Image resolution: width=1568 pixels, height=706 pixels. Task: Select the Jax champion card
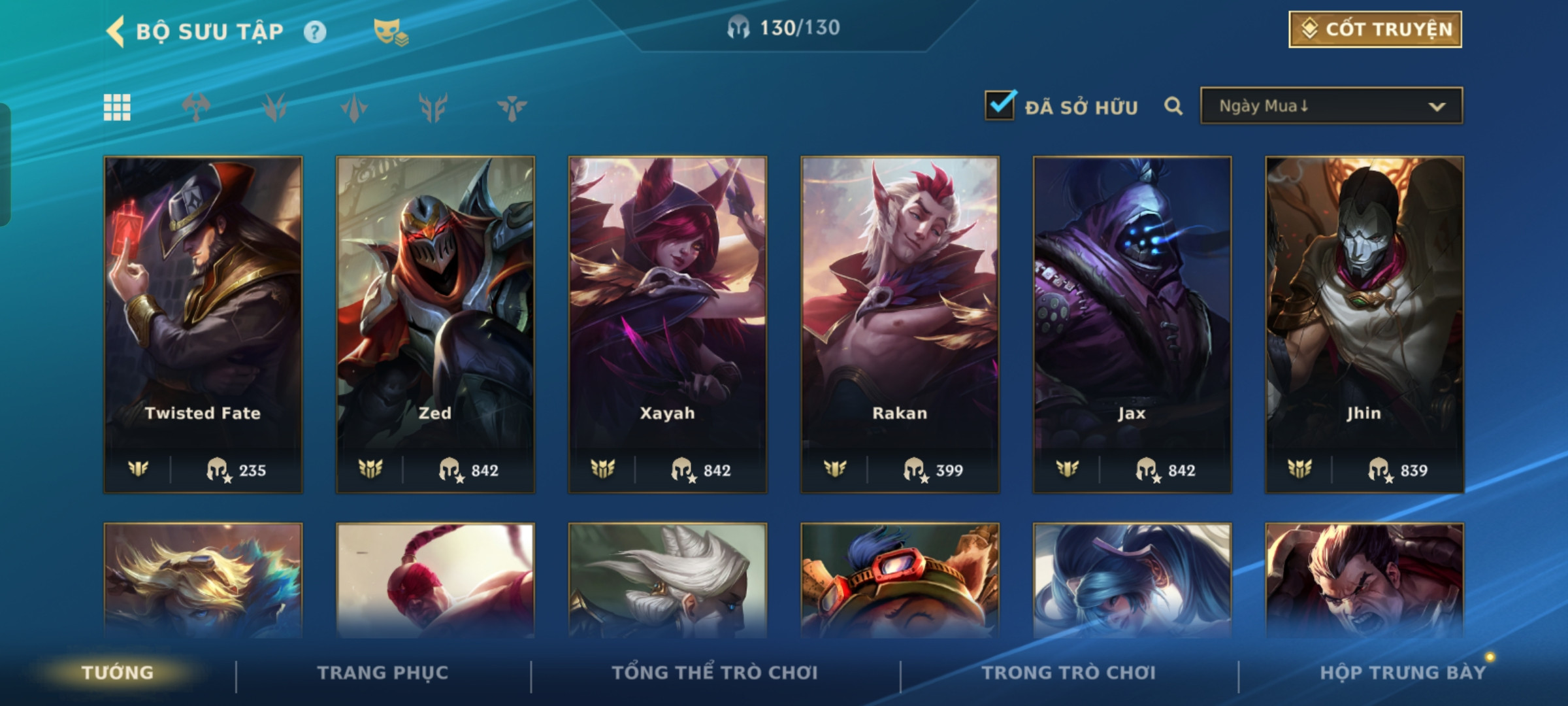click(1132, 324)
